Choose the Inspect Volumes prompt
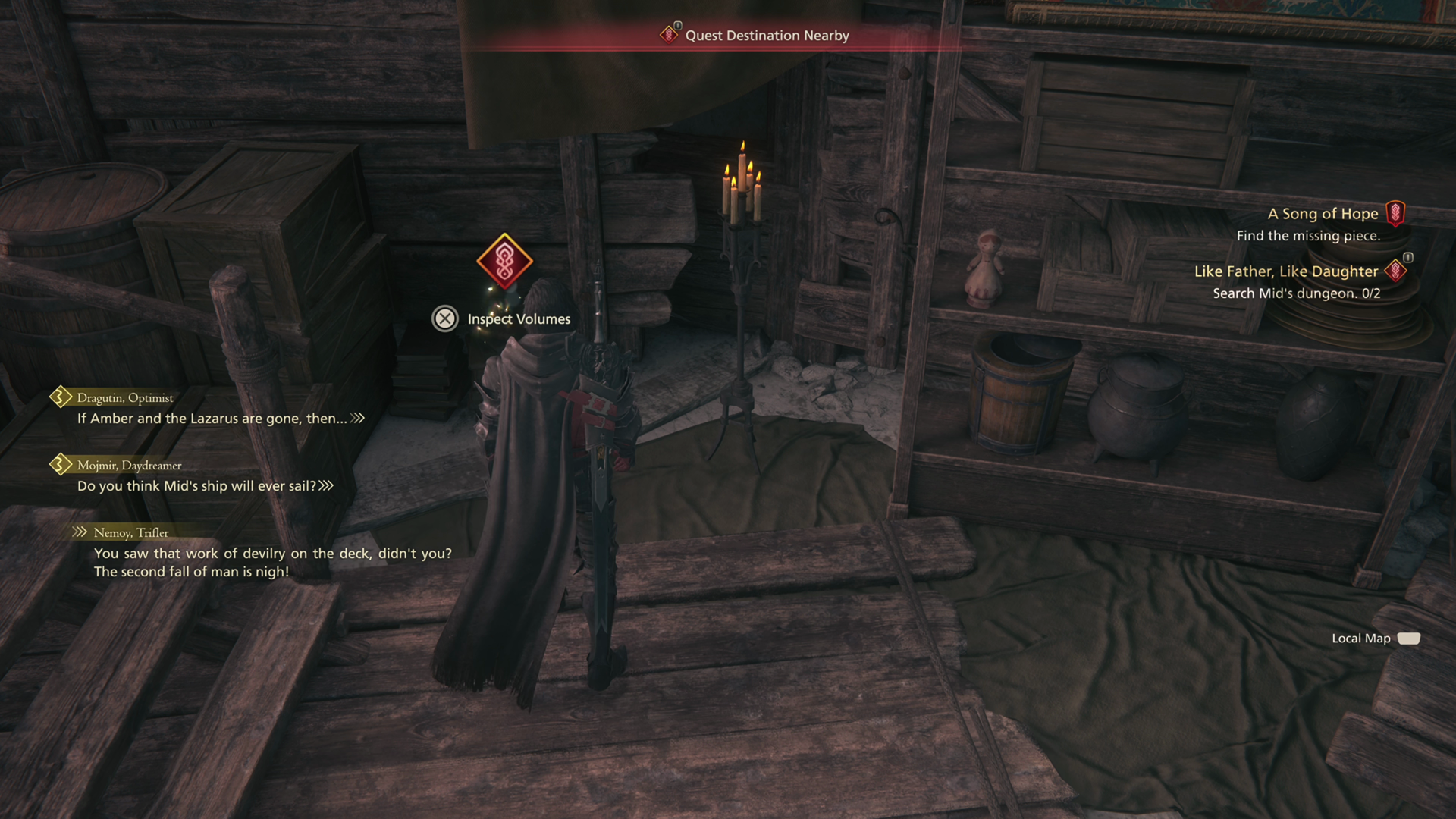 (x=502, y=319)
